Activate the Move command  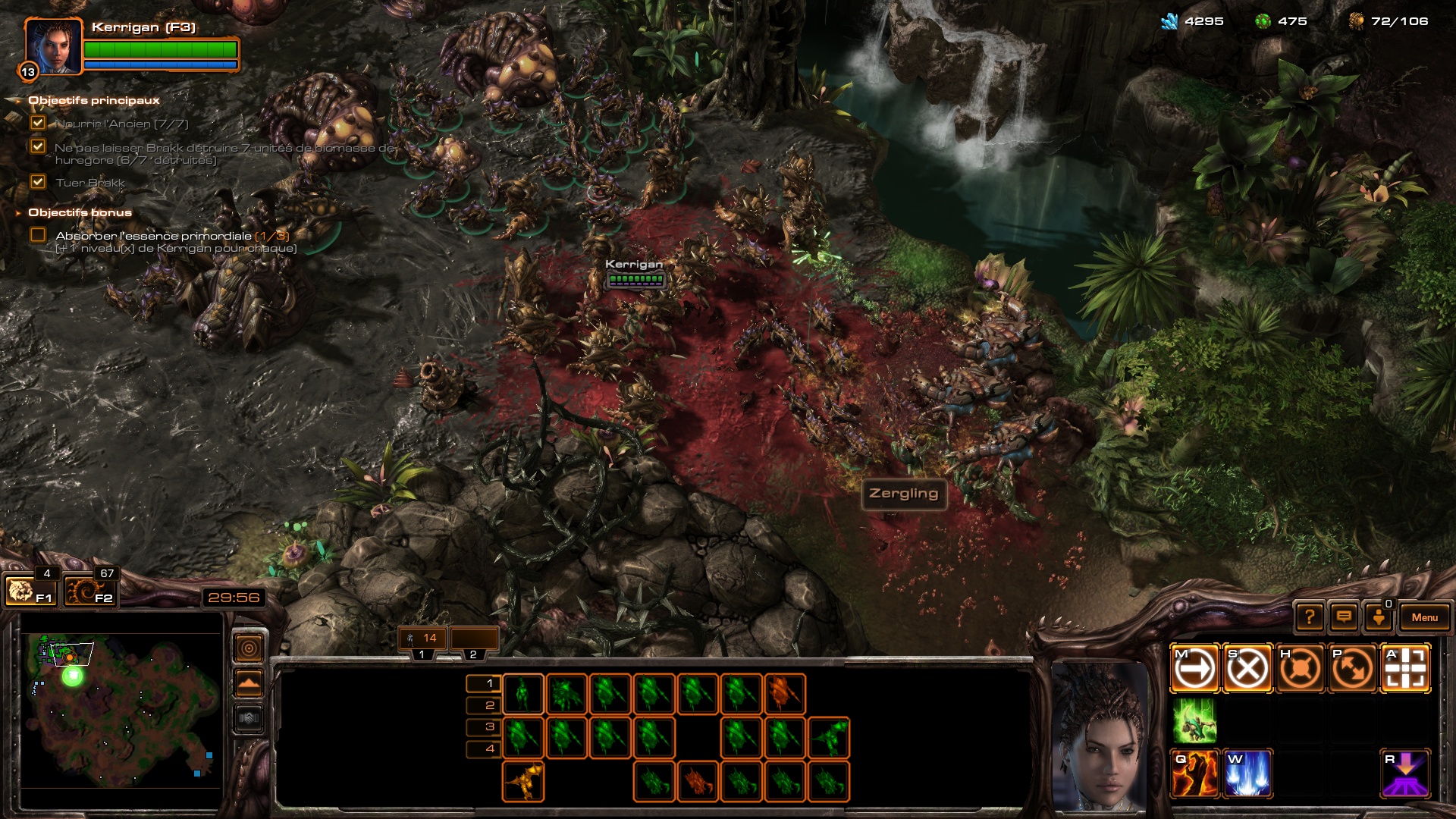pyautogui.click(x=1194, y=669)
